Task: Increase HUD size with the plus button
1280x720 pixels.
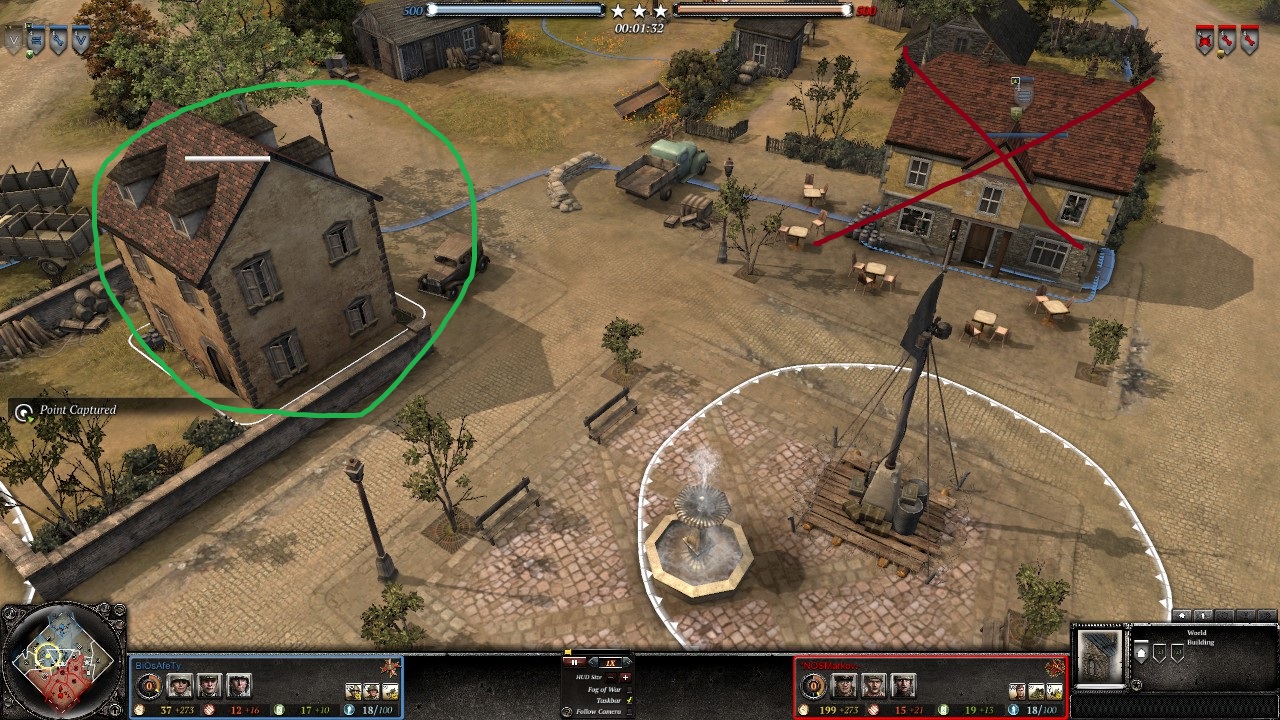Action: [626, 677]
